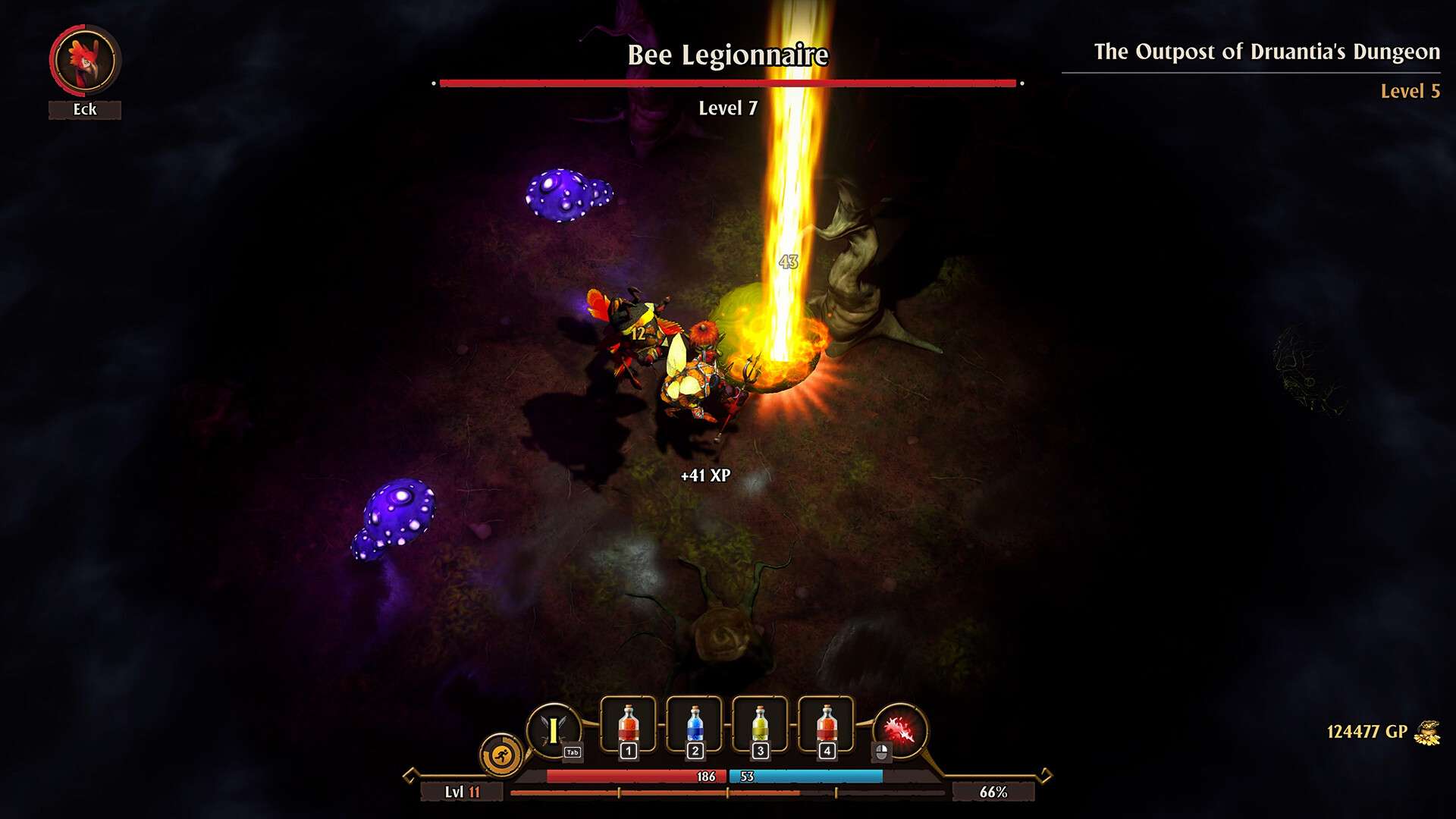The height and width of the screenshot is (819, 1456).
Task: Activate the red slash attack skill
Action: [x=899, y=731]
